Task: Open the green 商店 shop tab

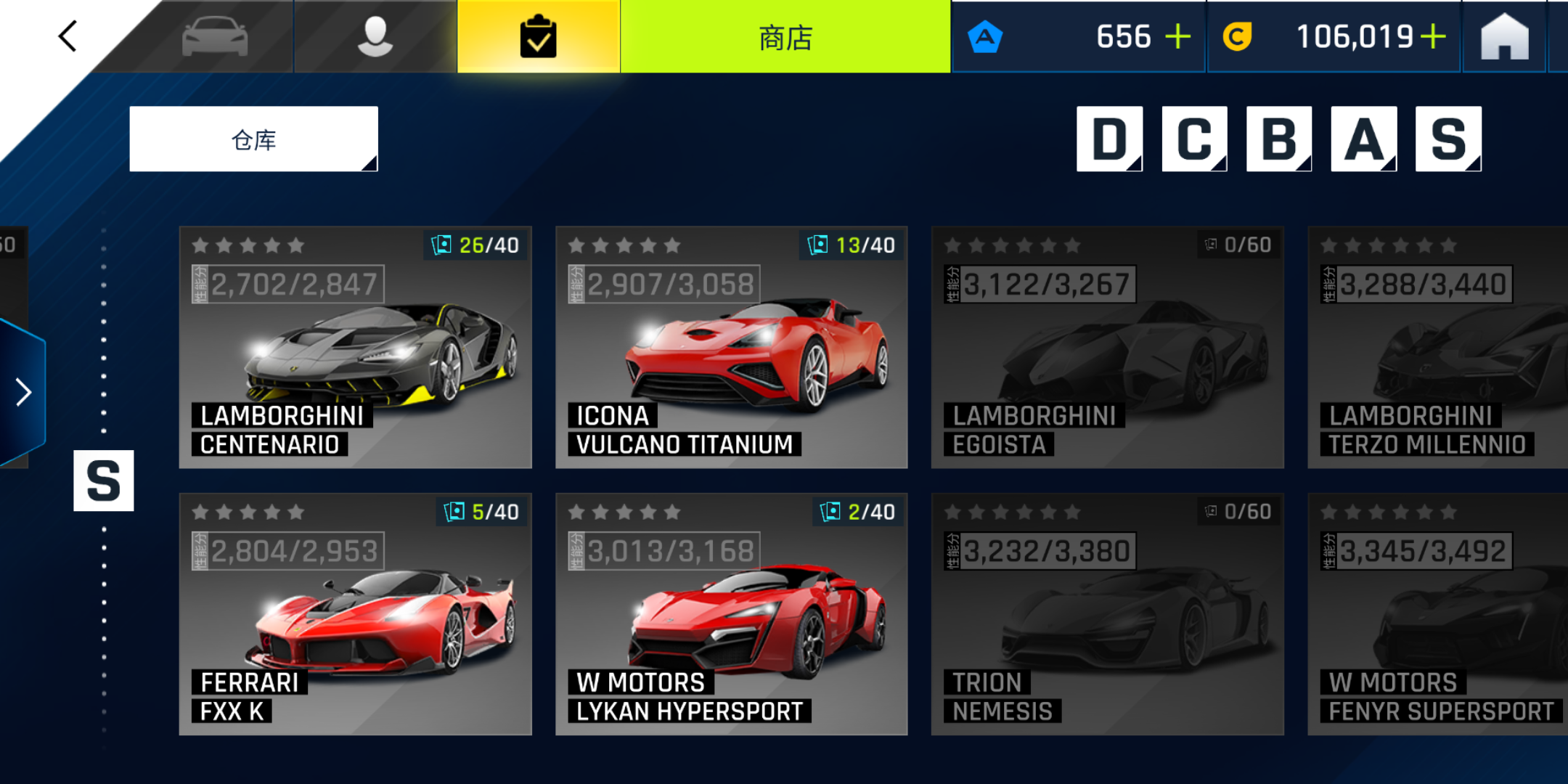Action: (x=785, y=36)
